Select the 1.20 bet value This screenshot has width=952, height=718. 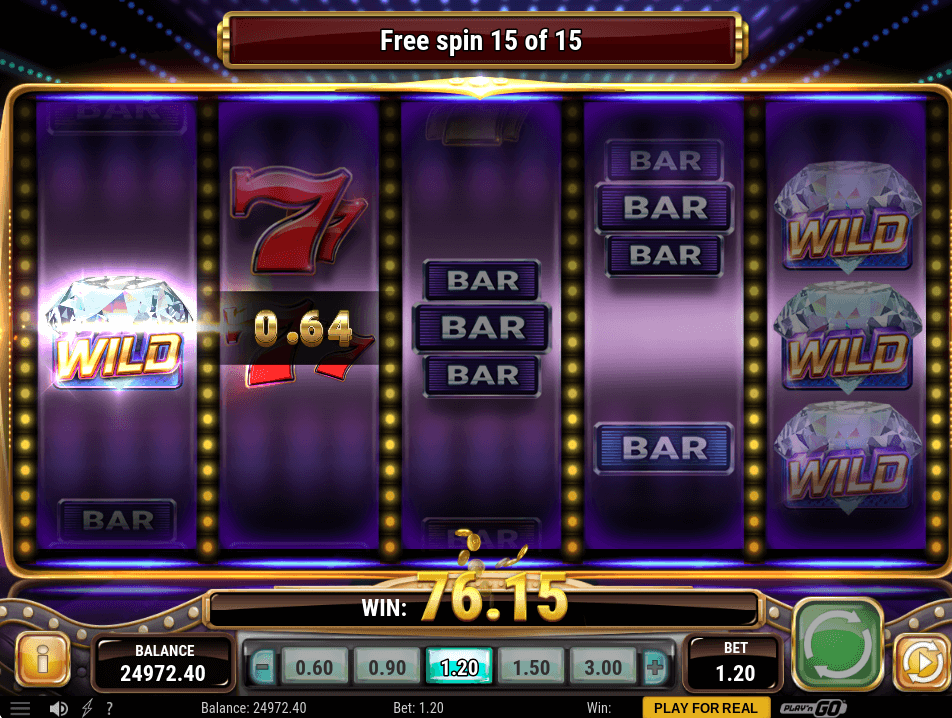click(459, 667)
